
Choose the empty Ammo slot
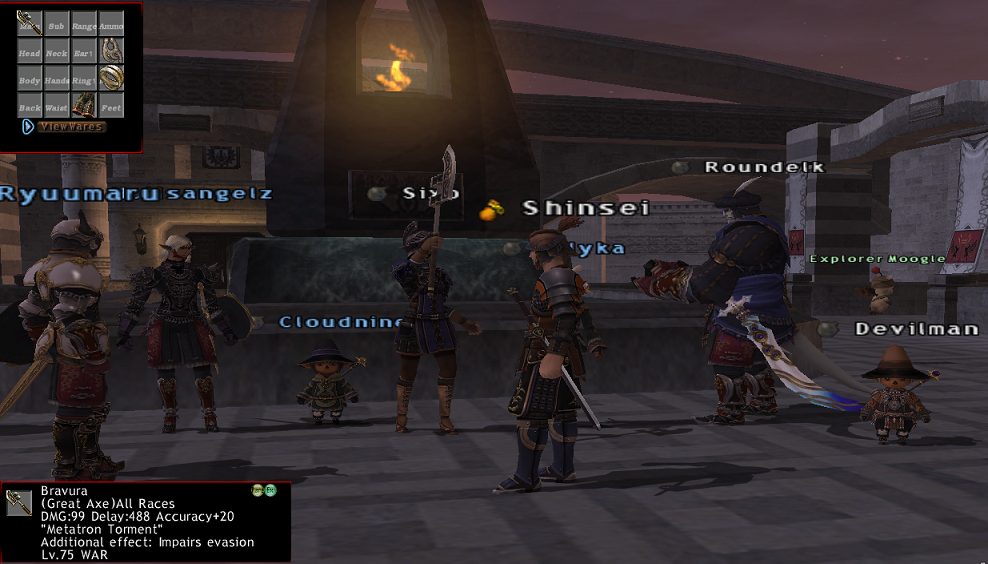click(111, 23)
